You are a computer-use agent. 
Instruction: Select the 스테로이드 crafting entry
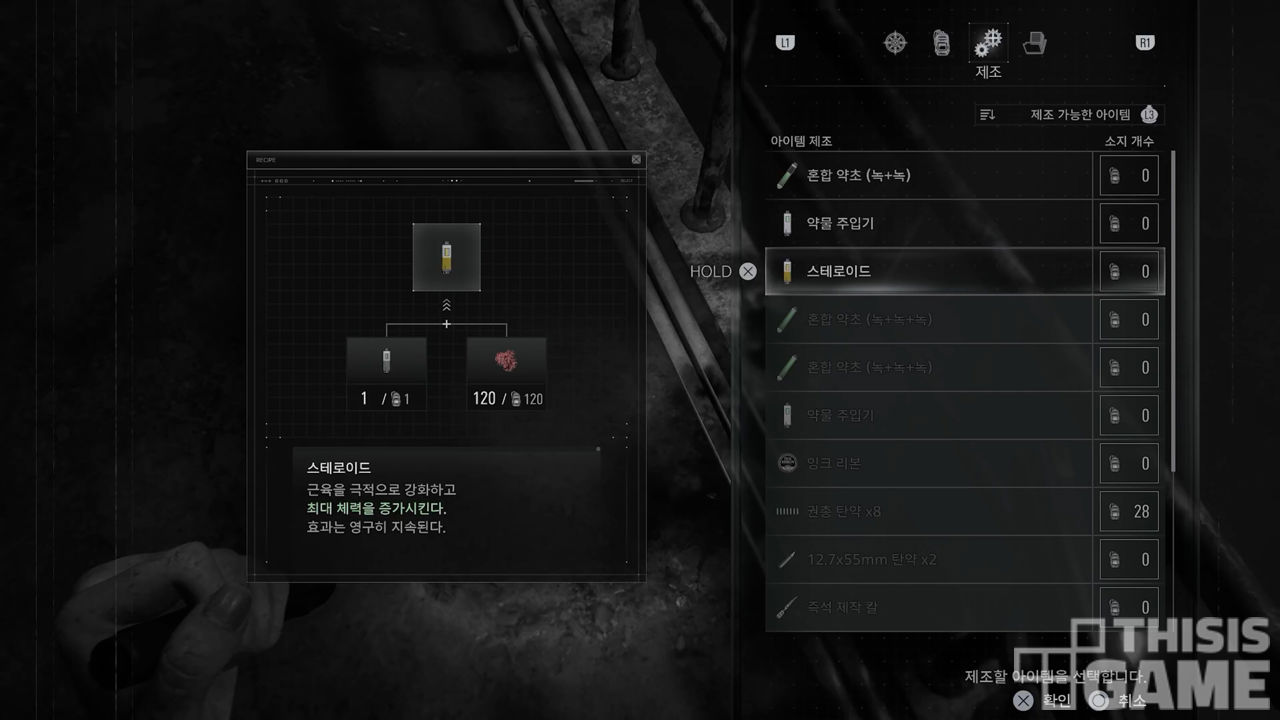point(930,271)
